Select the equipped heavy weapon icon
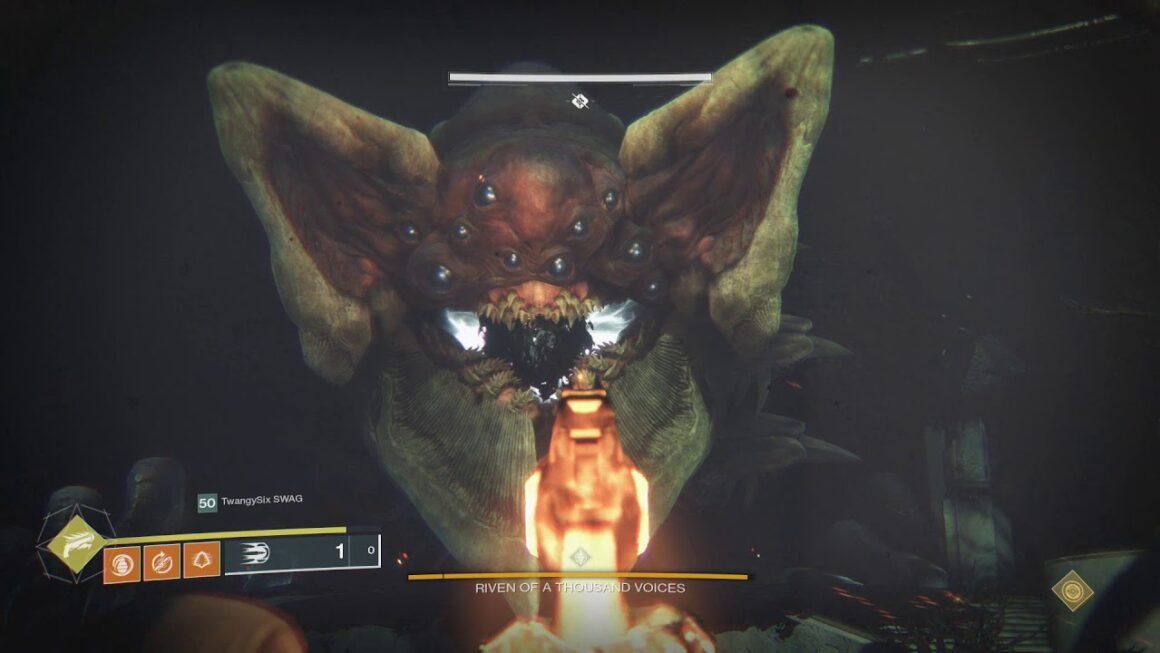The image size is (1160, 653). pyautogui.click(x=259, y=553)
